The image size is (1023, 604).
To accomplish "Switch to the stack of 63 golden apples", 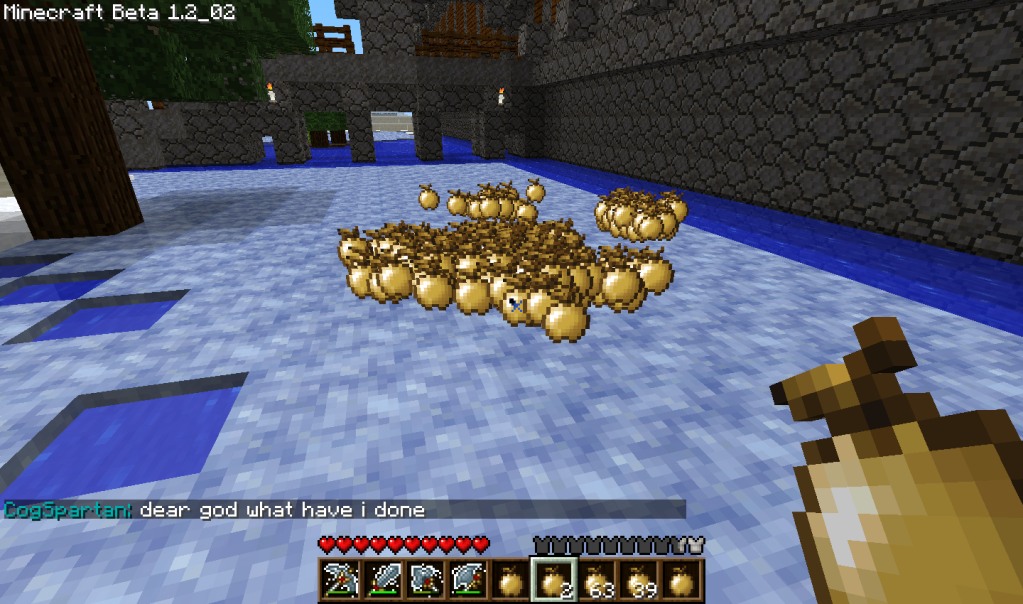I will 597,580.
